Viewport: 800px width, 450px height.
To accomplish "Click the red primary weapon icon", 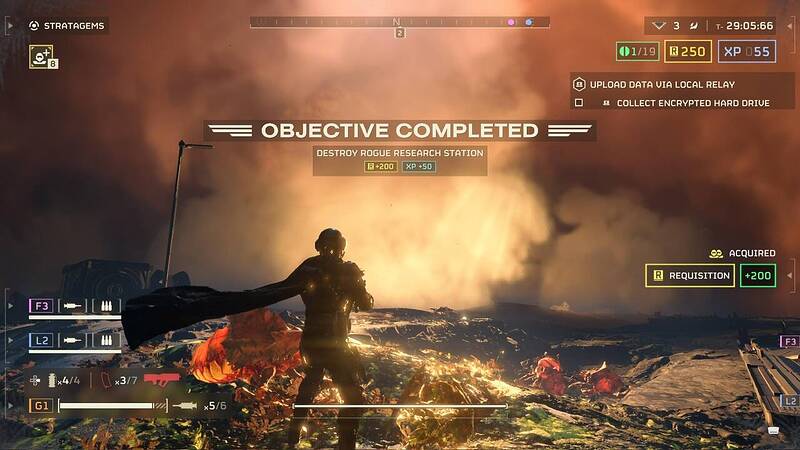I will click(161, 380).
